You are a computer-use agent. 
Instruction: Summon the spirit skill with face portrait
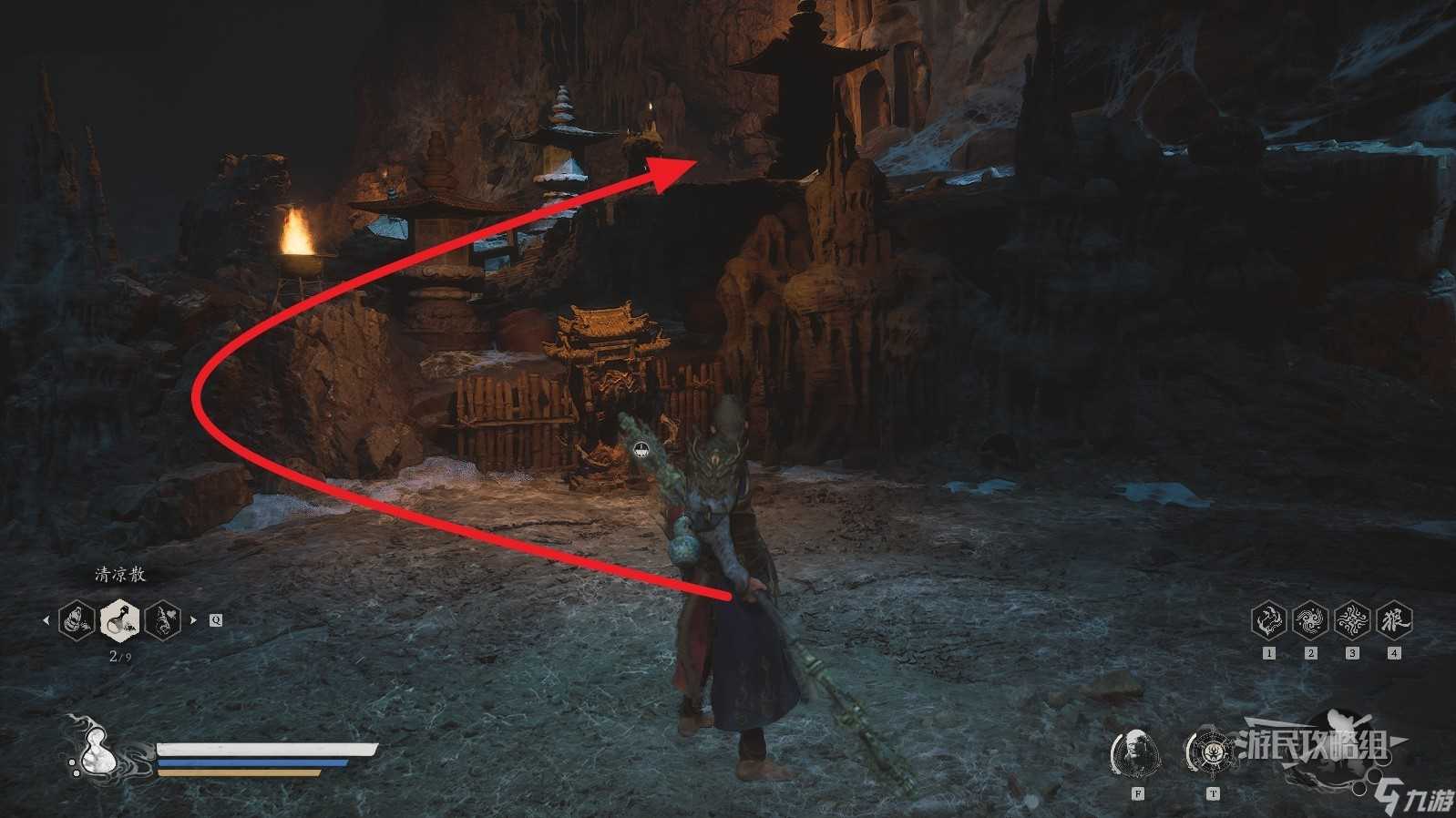(x=1136, y=752)
